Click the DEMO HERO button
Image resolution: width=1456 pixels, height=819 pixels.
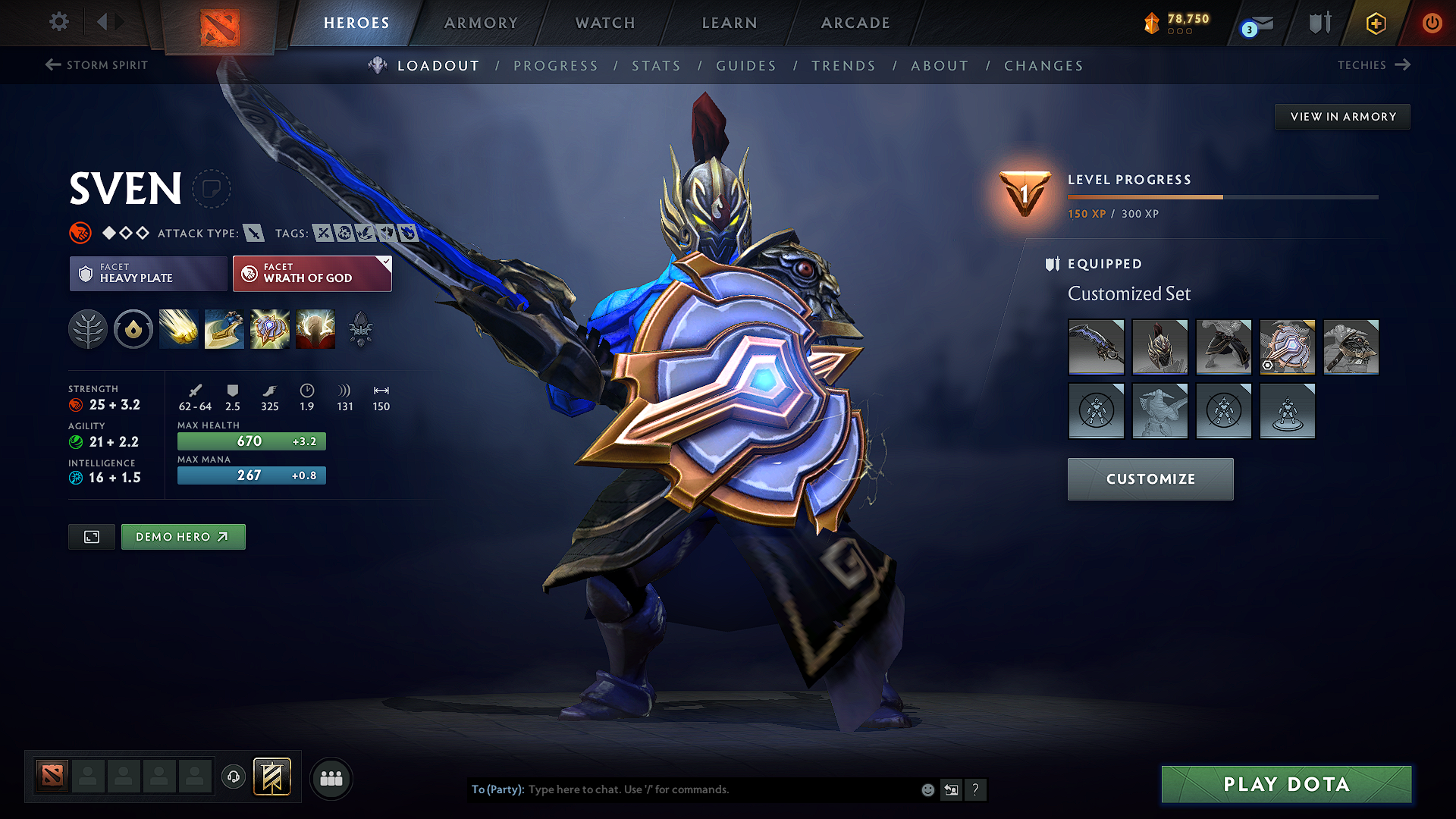click(x=183, y=536)
